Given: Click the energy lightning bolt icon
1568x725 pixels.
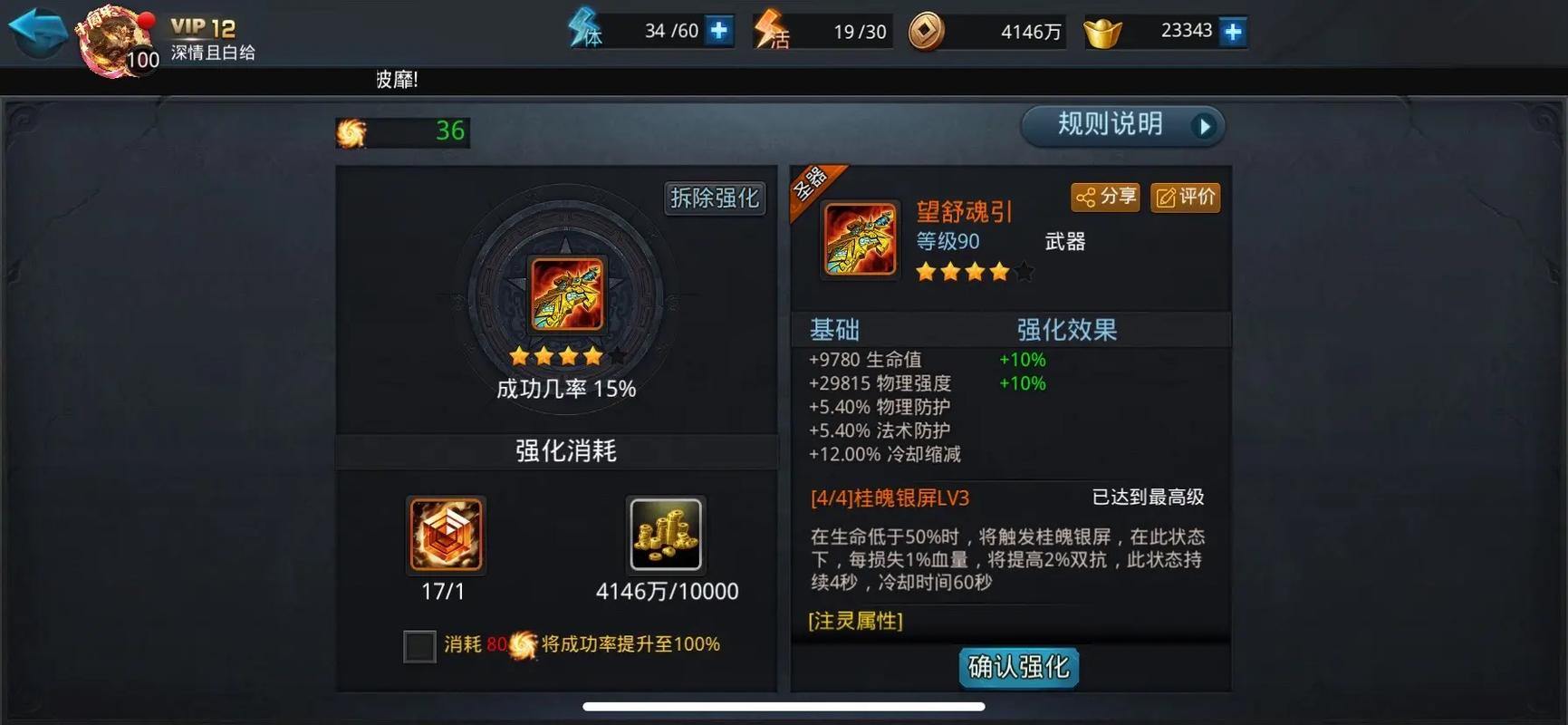Looking at the screenshot, I should pos(584,30).
